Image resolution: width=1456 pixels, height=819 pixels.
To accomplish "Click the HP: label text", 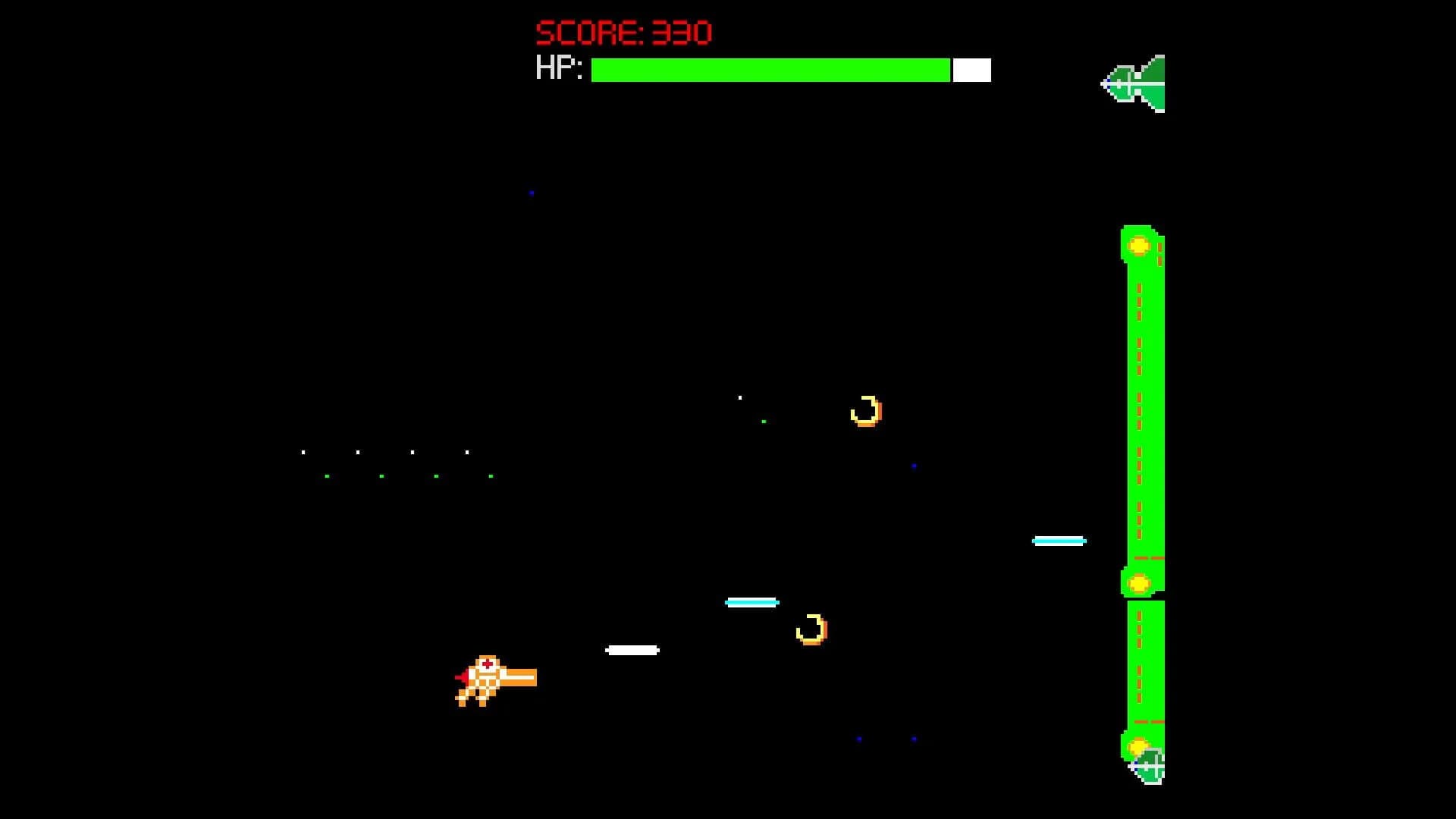I will (559, 70).
